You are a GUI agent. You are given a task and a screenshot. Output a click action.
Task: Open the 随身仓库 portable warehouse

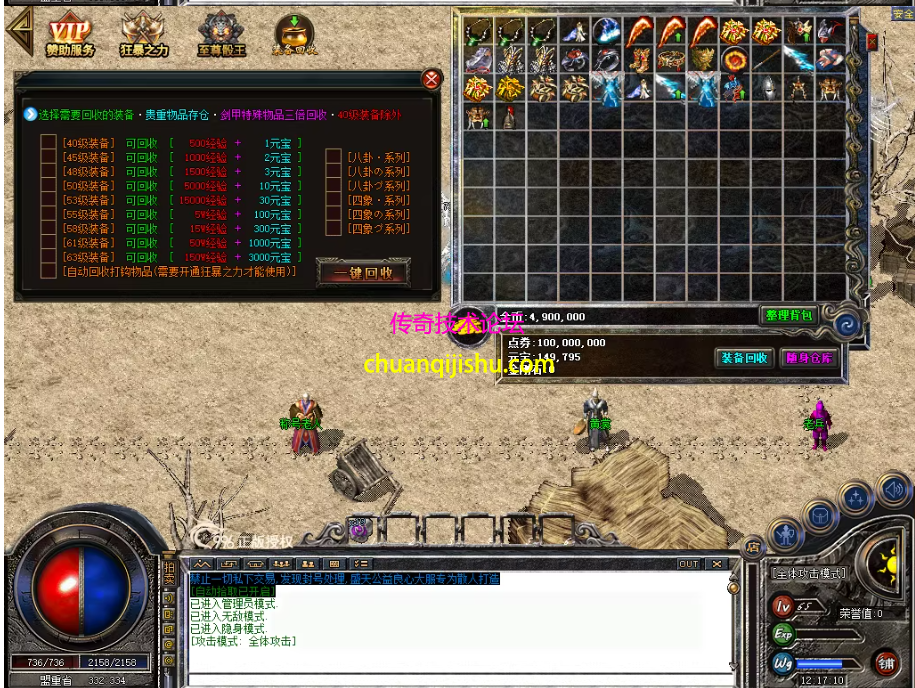808,358
